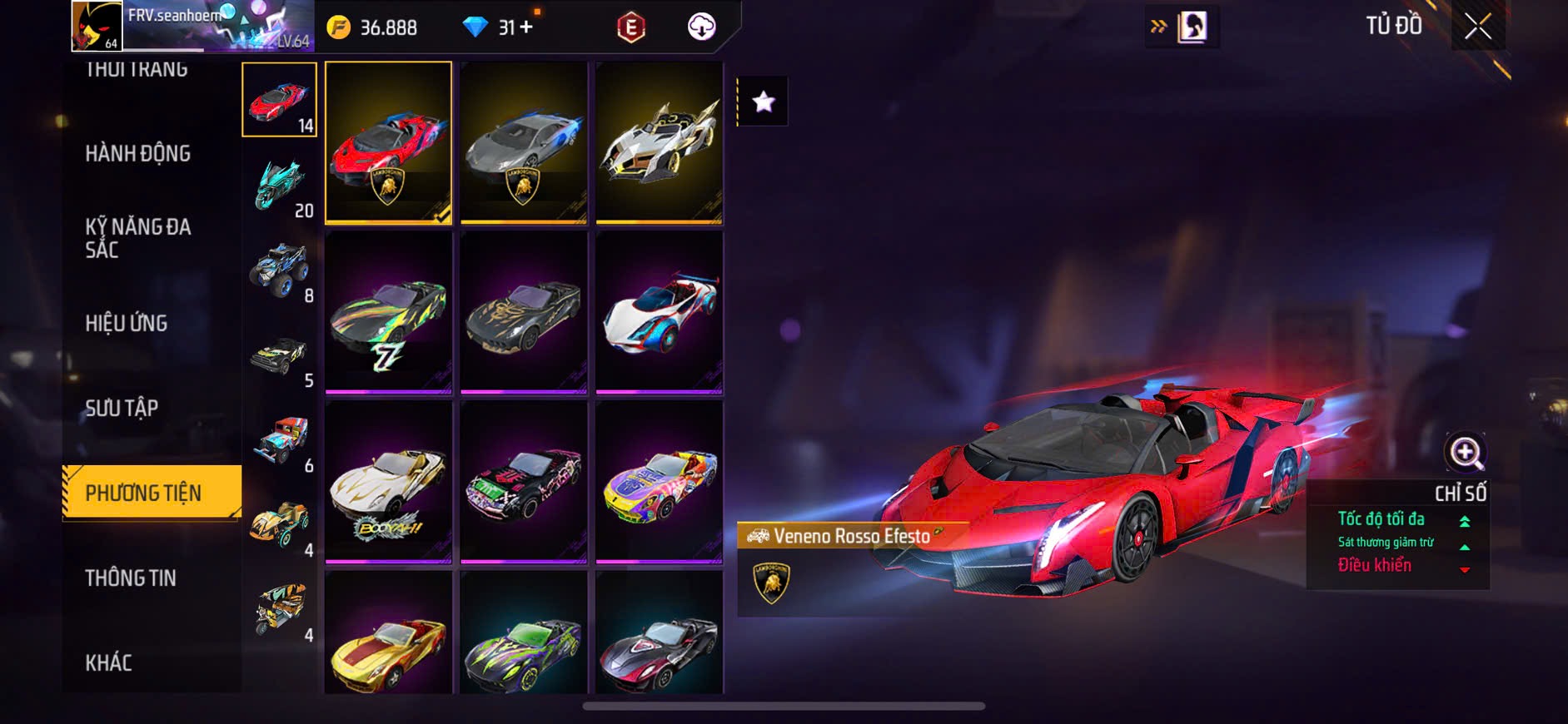1568x724 pixels.
Task: Choose the blue monster truck vehicle type
Action: point(280,269)
